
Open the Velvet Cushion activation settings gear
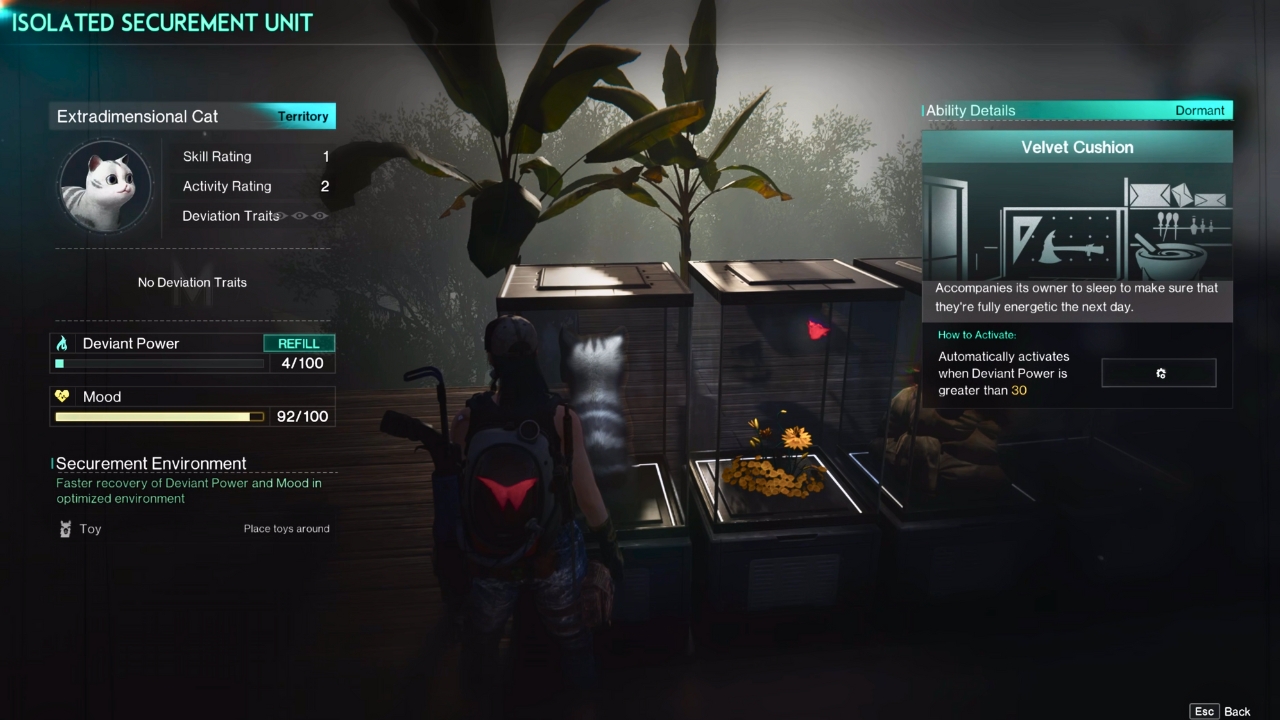1159,373
